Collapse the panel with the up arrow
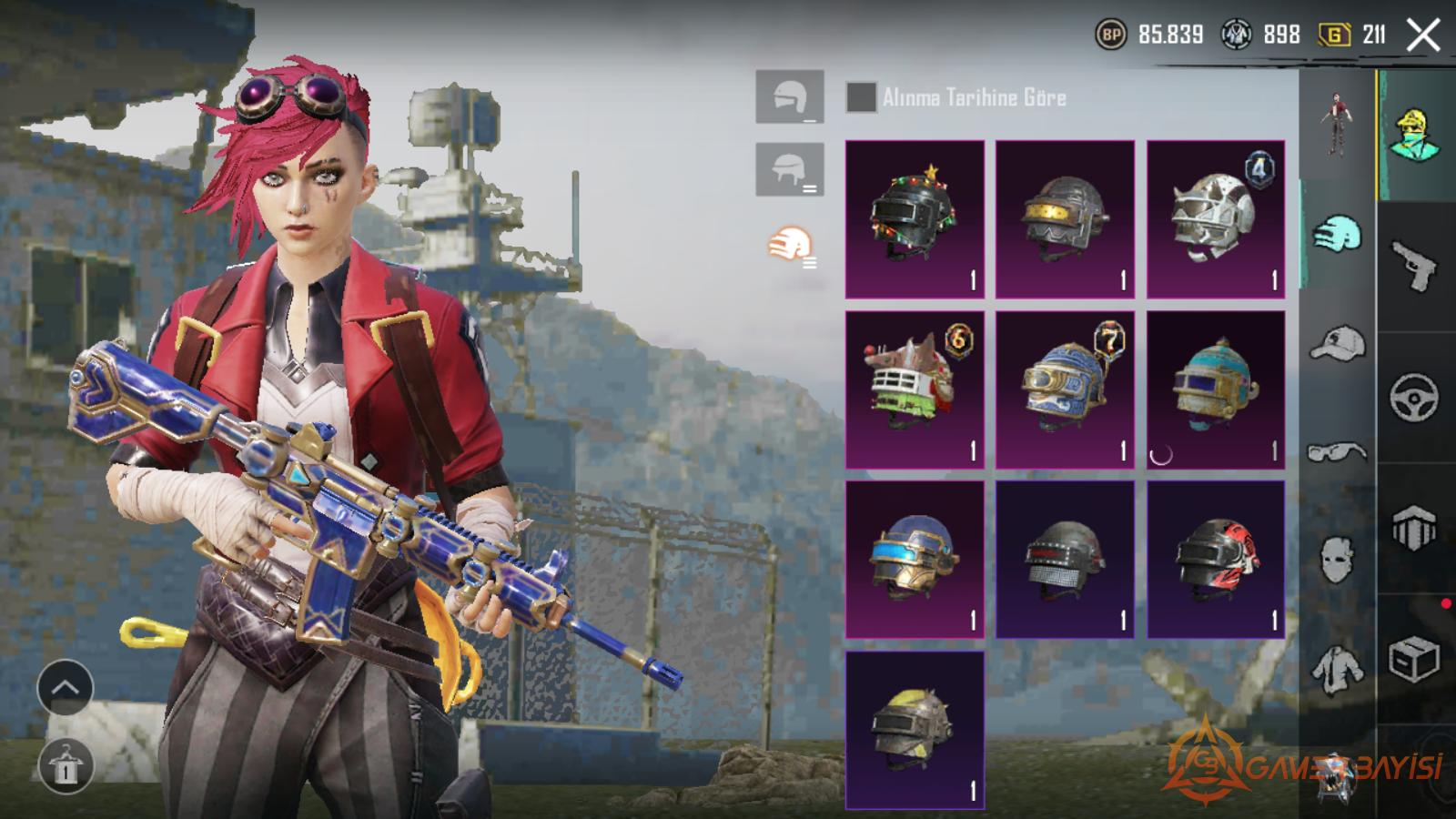The image size is (1456, 819). tap(66, 688)
